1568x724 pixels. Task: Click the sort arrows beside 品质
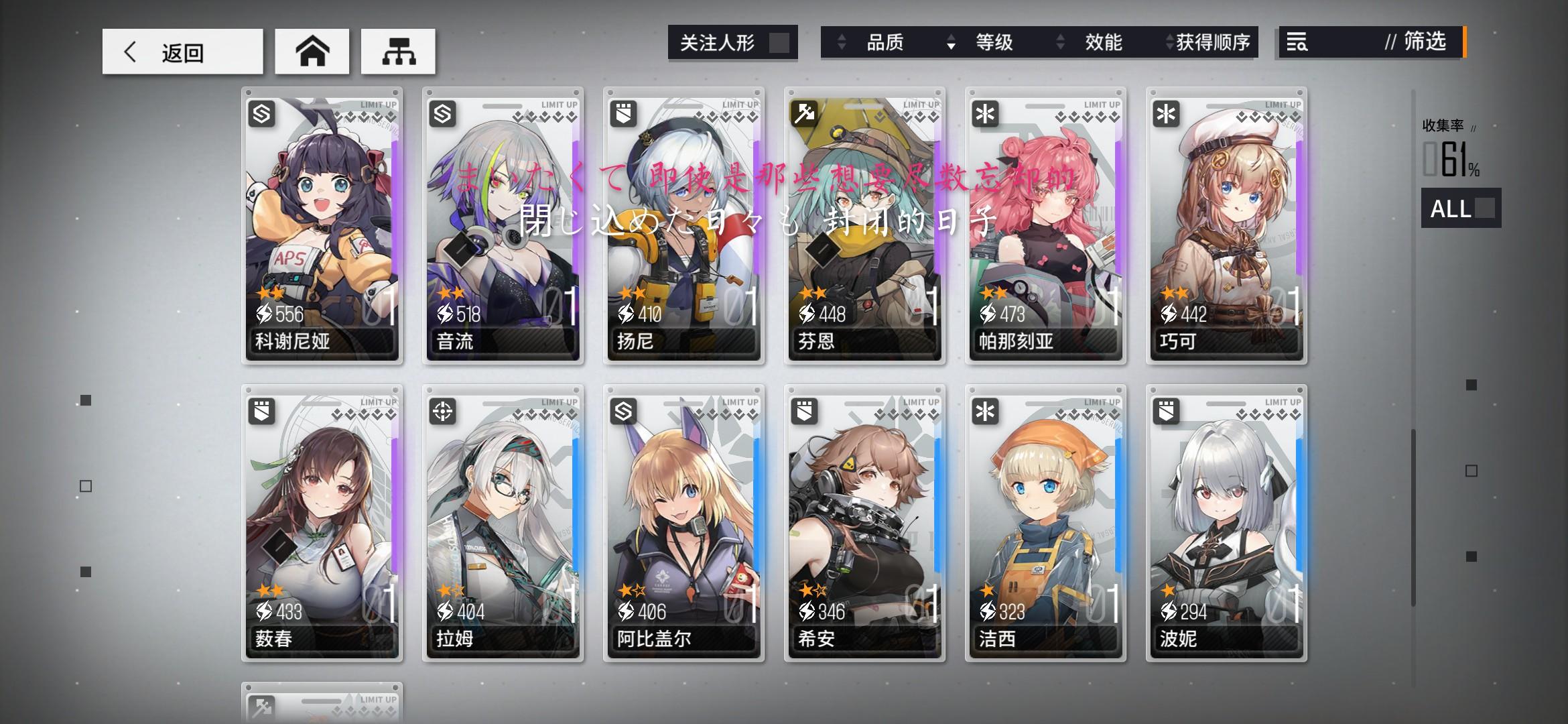tap(840, 42)
